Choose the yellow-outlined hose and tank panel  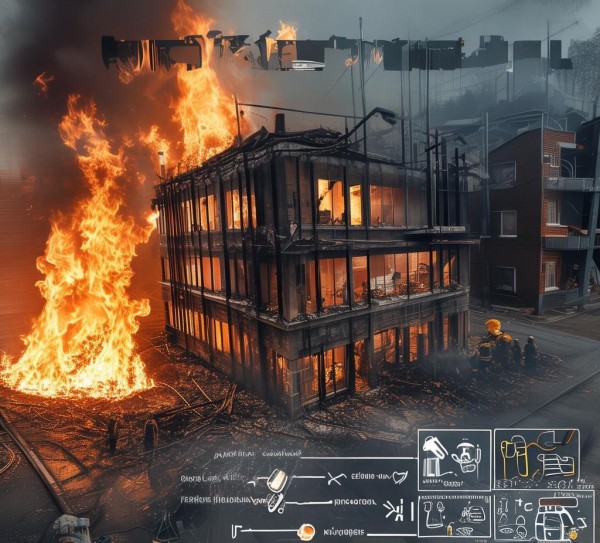click(536, 459)
